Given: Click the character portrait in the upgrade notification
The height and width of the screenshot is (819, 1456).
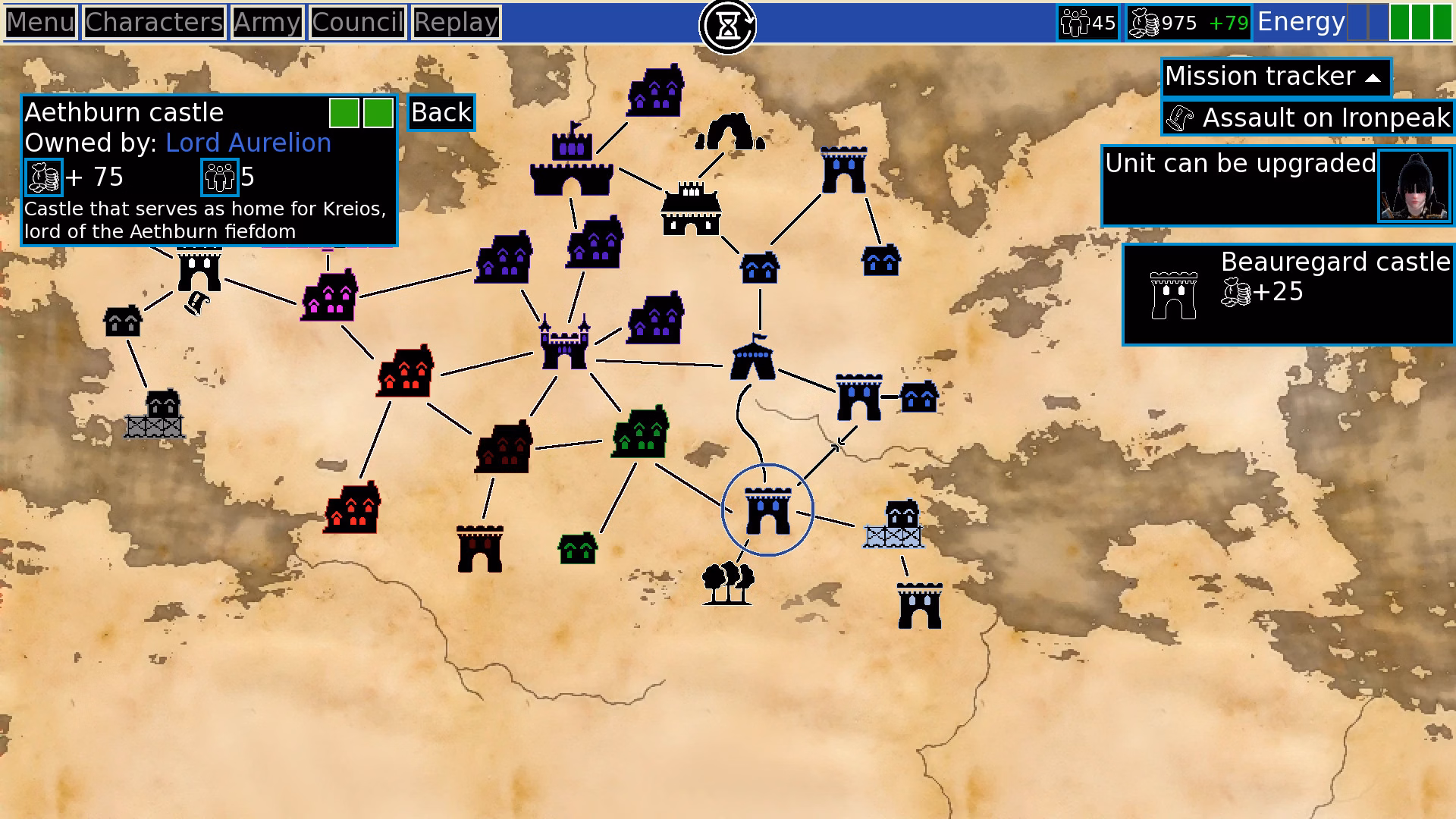Looking at the screenshot, I should coord(1415,186).
